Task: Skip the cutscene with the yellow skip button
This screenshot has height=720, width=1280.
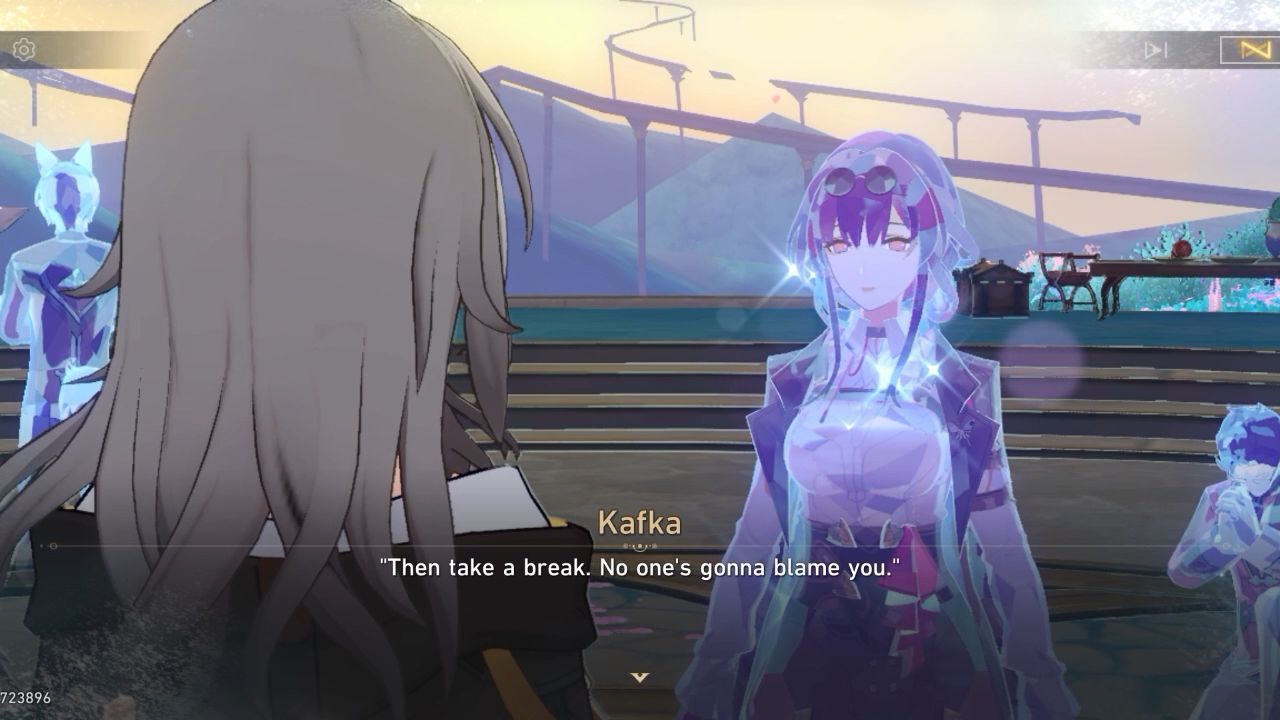Action: [x=1254, y=49]
